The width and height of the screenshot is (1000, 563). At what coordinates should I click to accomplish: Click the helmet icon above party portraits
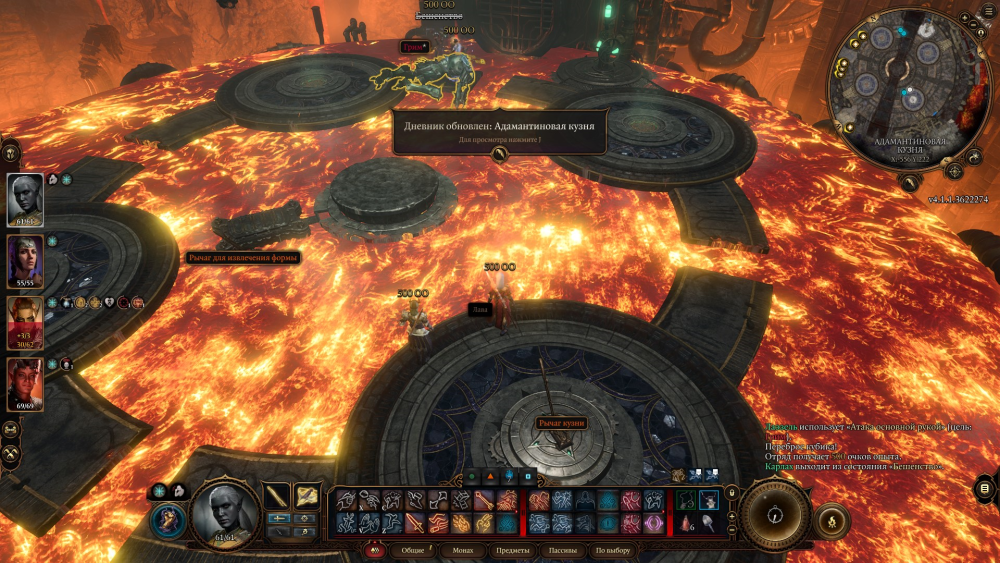[x=12, y=153]
